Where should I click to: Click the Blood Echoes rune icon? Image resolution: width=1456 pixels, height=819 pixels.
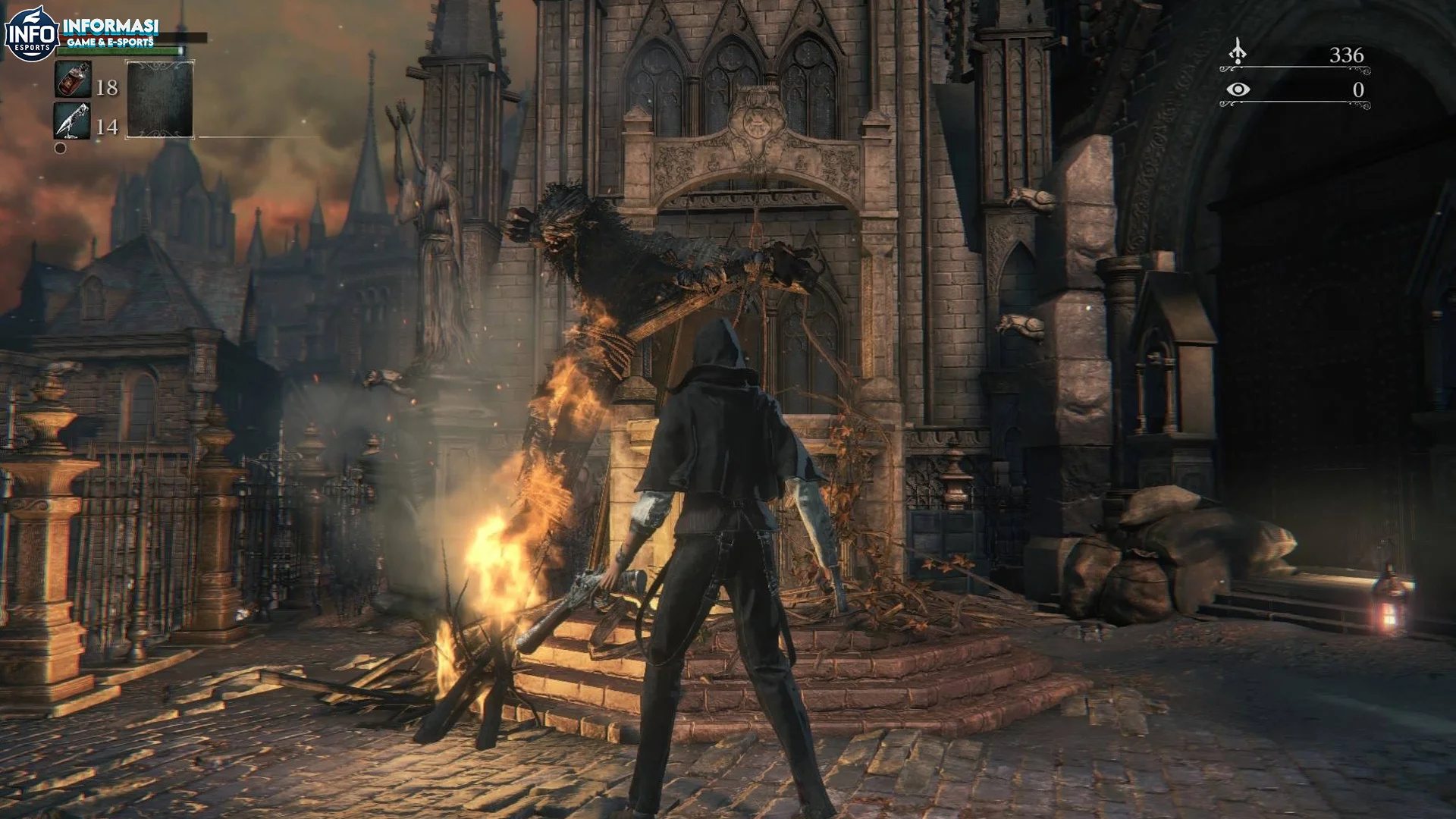[1238, 51]
